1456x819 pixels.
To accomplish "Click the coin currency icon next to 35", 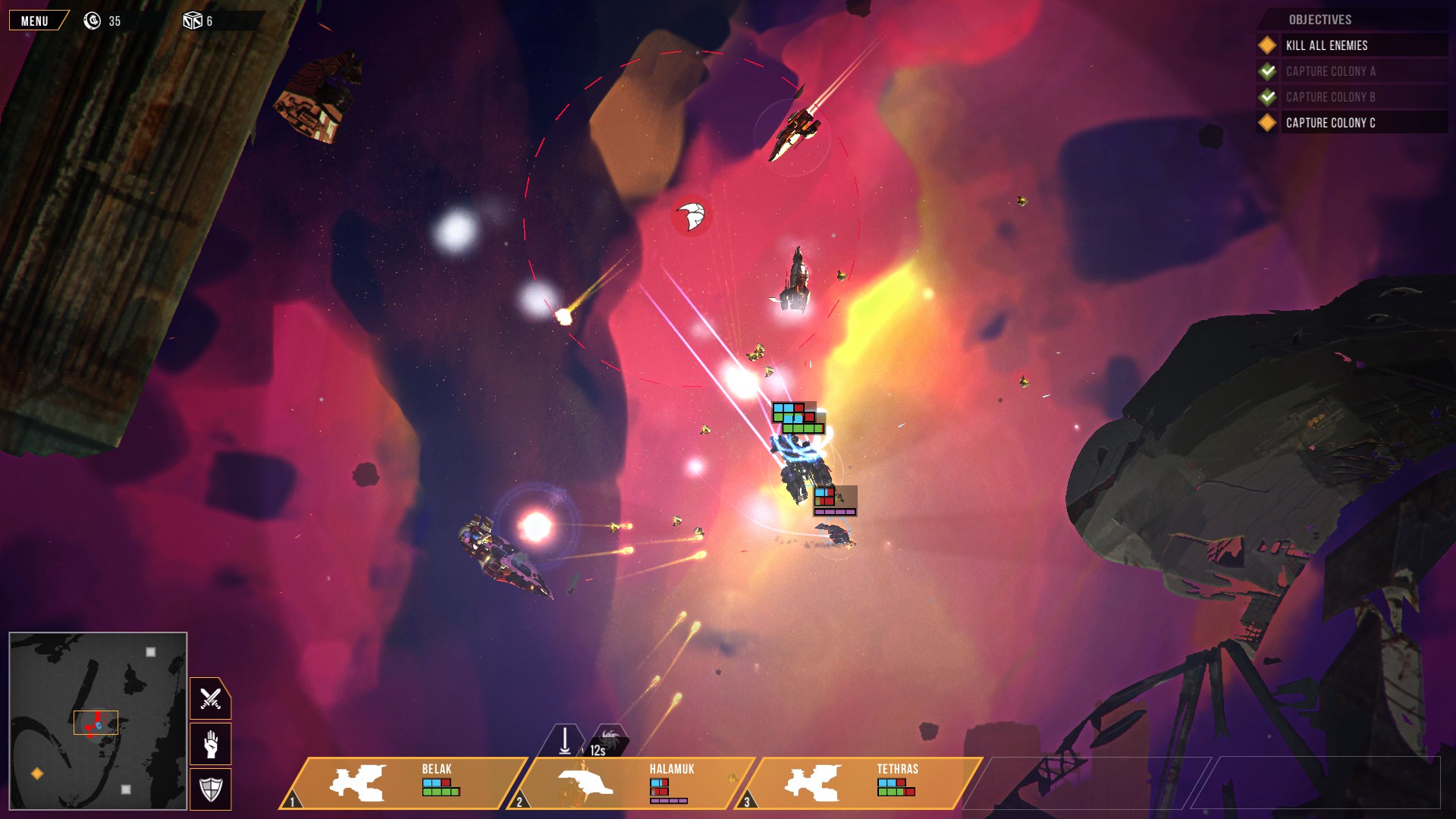I will [92, 21].
